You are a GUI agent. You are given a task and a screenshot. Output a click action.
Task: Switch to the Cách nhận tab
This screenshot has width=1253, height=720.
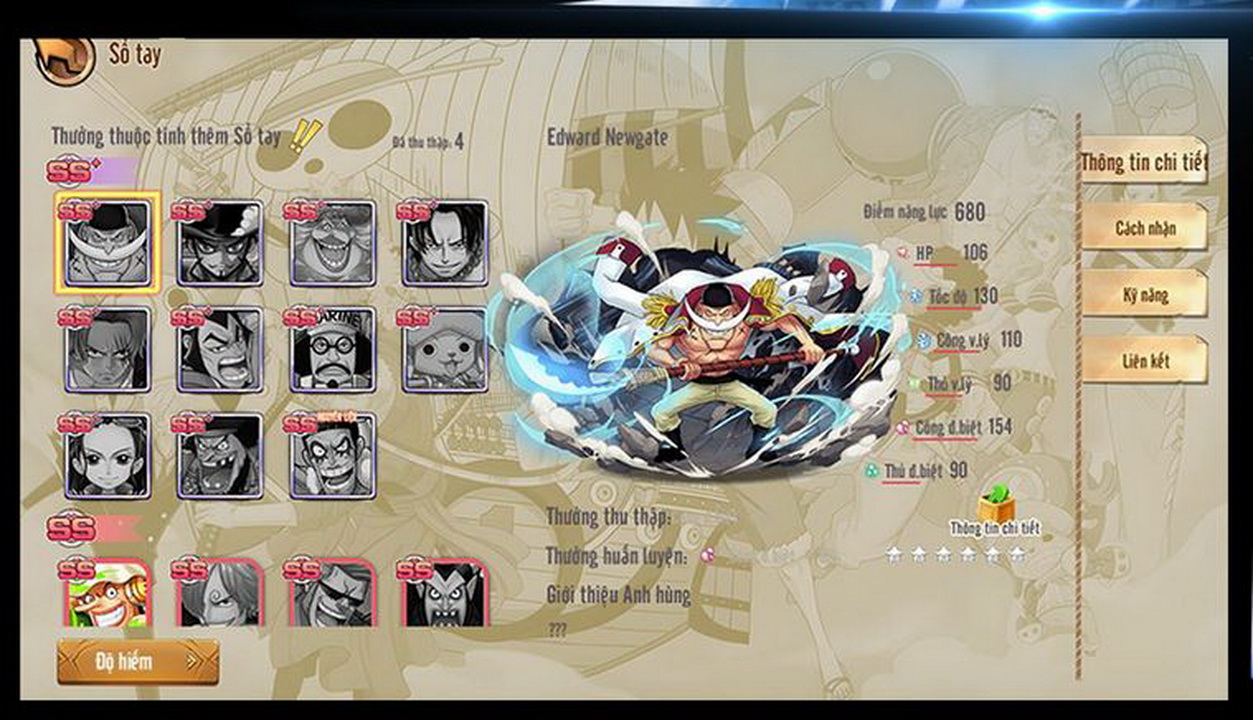point(1145,229)
